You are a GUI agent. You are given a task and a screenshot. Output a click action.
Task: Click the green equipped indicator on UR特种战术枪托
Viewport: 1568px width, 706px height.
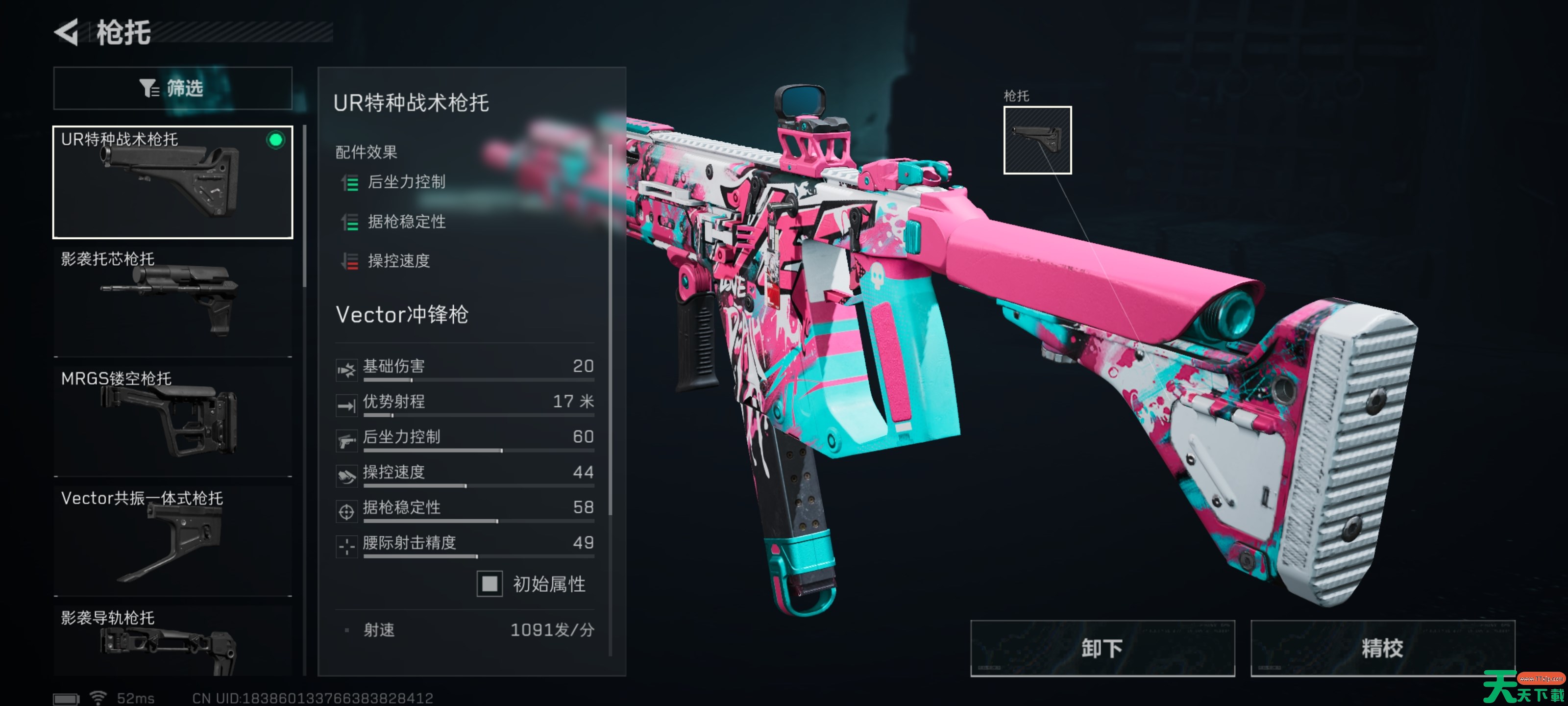[277, 141]
